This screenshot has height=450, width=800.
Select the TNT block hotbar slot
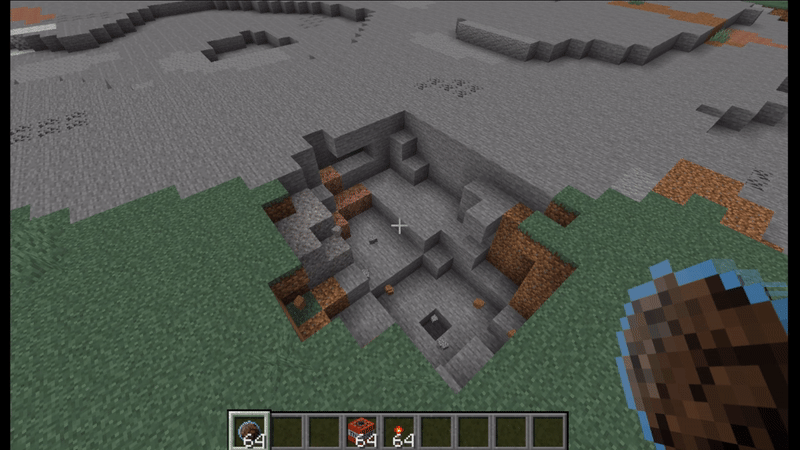point(361,431)
